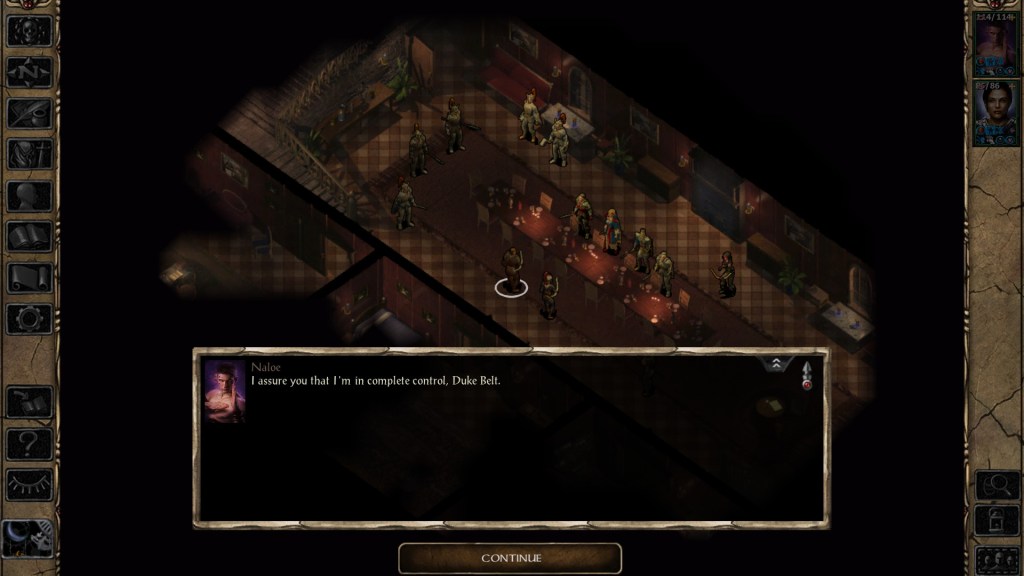Open the mage spellbook with the open book icon
This screenshot has width=1024, height=576.
coord(29,236)
